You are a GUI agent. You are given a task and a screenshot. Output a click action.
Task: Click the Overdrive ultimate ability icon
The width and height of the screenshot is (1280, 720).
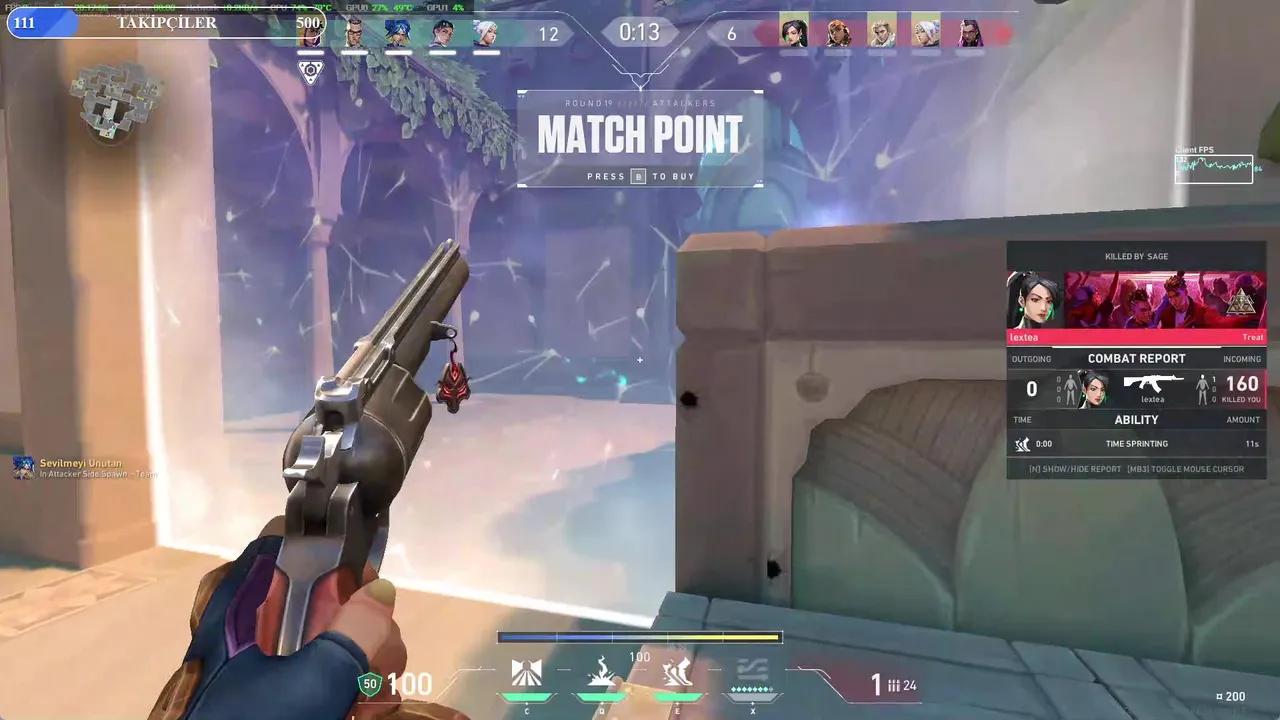(753, 672)
